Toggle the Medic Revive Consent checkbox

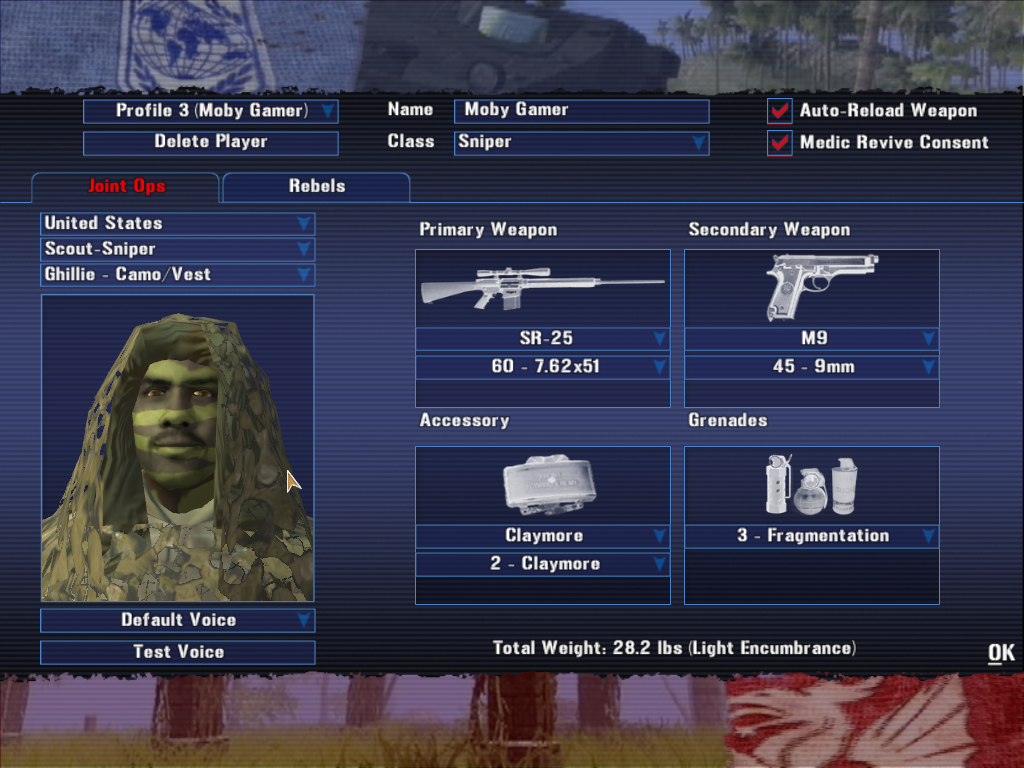coord(780,143)
